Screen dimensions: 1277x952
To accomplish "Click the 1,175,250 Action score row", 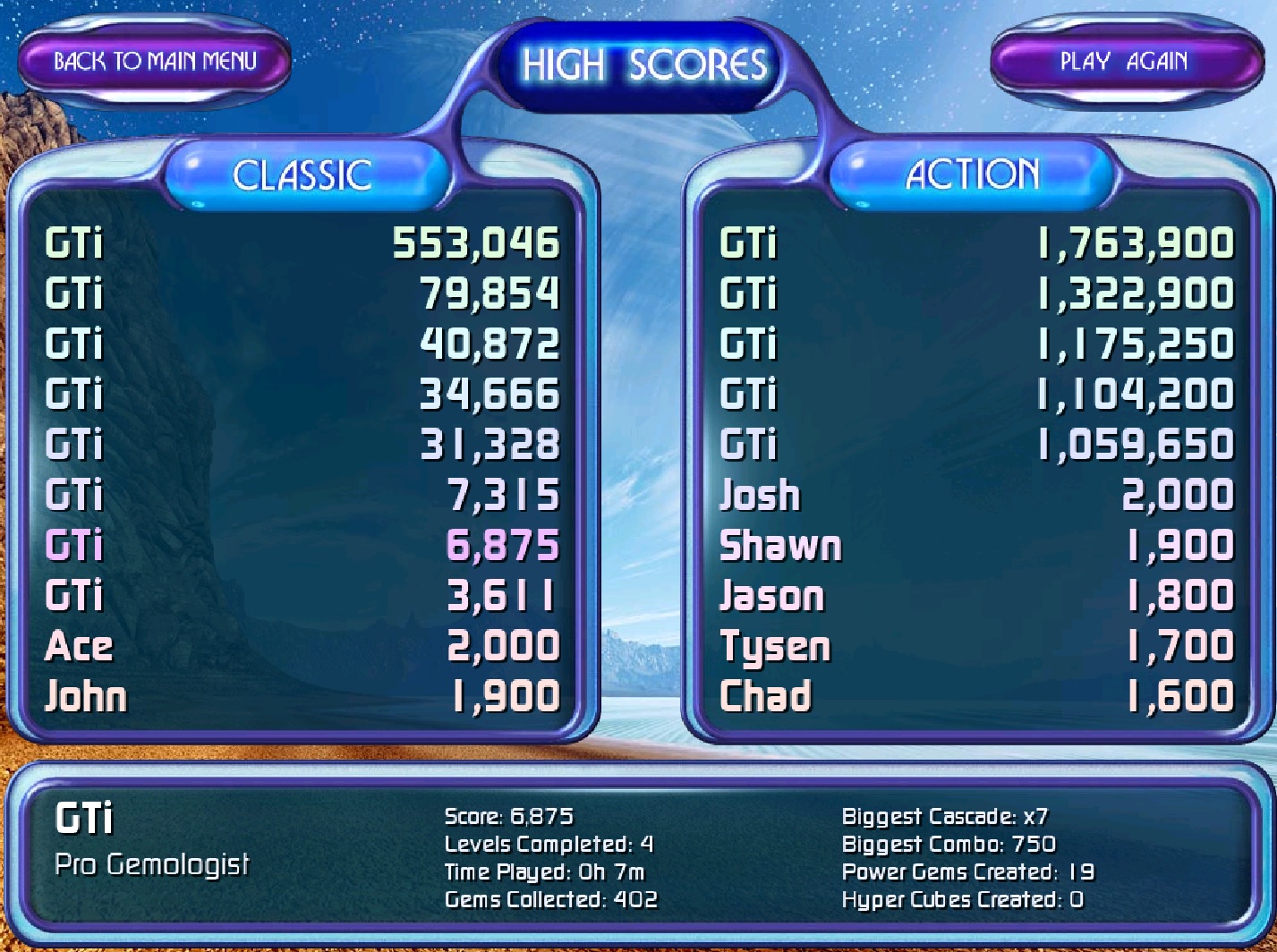I will [x=976, y=344].
